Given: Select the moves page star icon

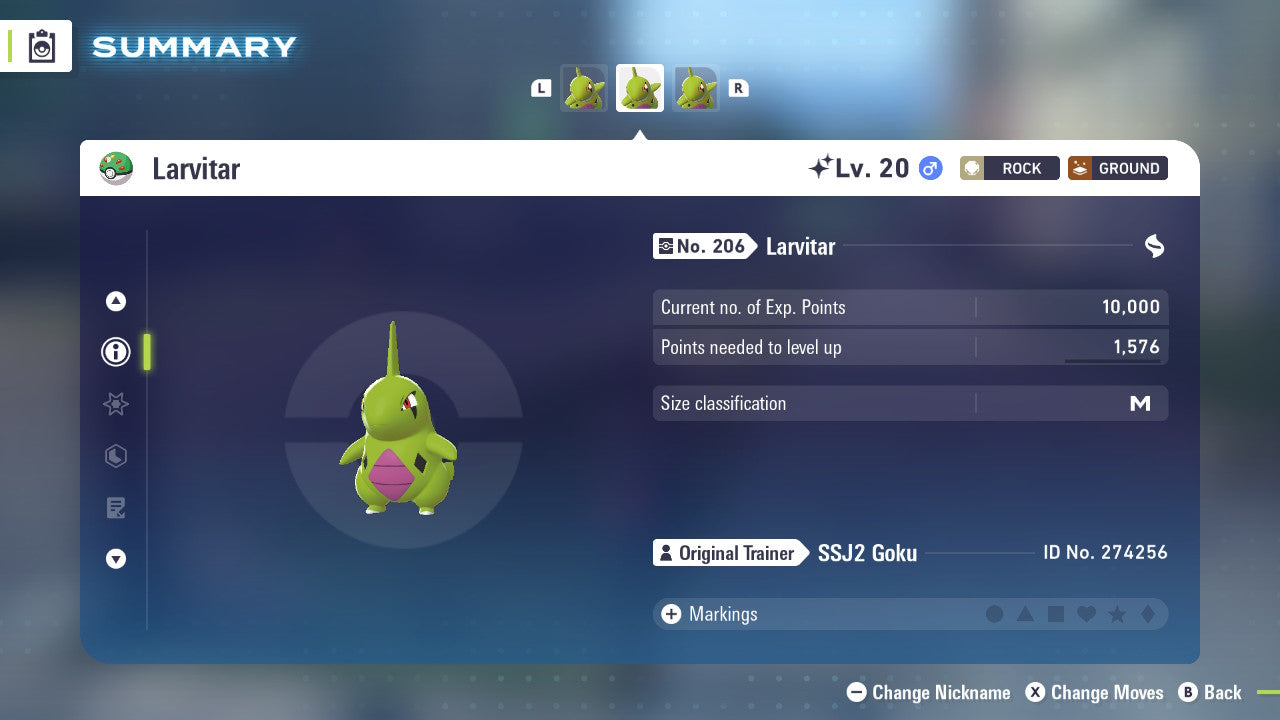Looking at the screenshot, I should 115,404.
